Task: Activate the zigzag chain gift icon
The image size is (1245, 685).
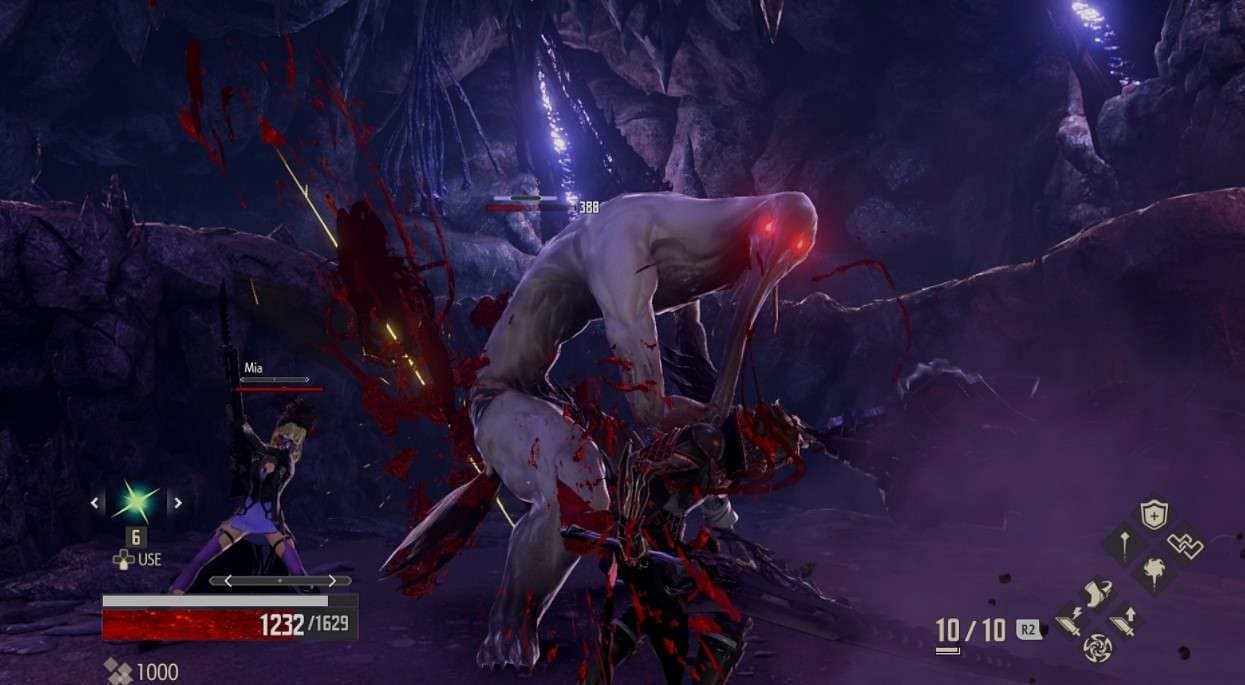Action: coord(1185,545)
